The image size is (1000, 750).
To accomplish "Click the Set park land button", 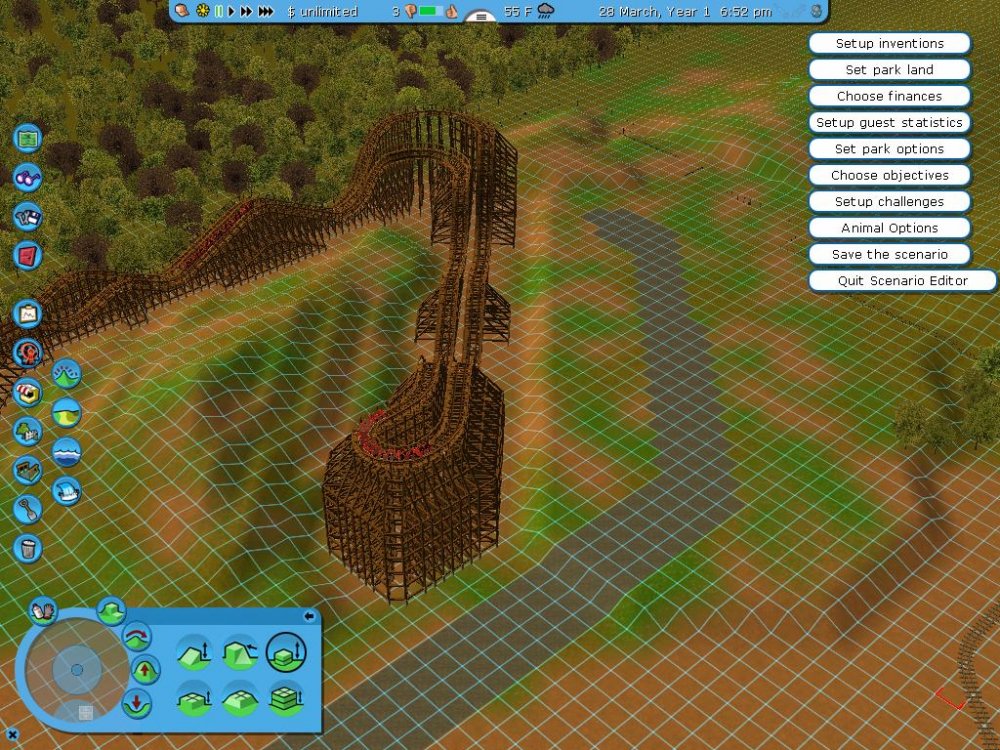I will click(x=889, y=70).
